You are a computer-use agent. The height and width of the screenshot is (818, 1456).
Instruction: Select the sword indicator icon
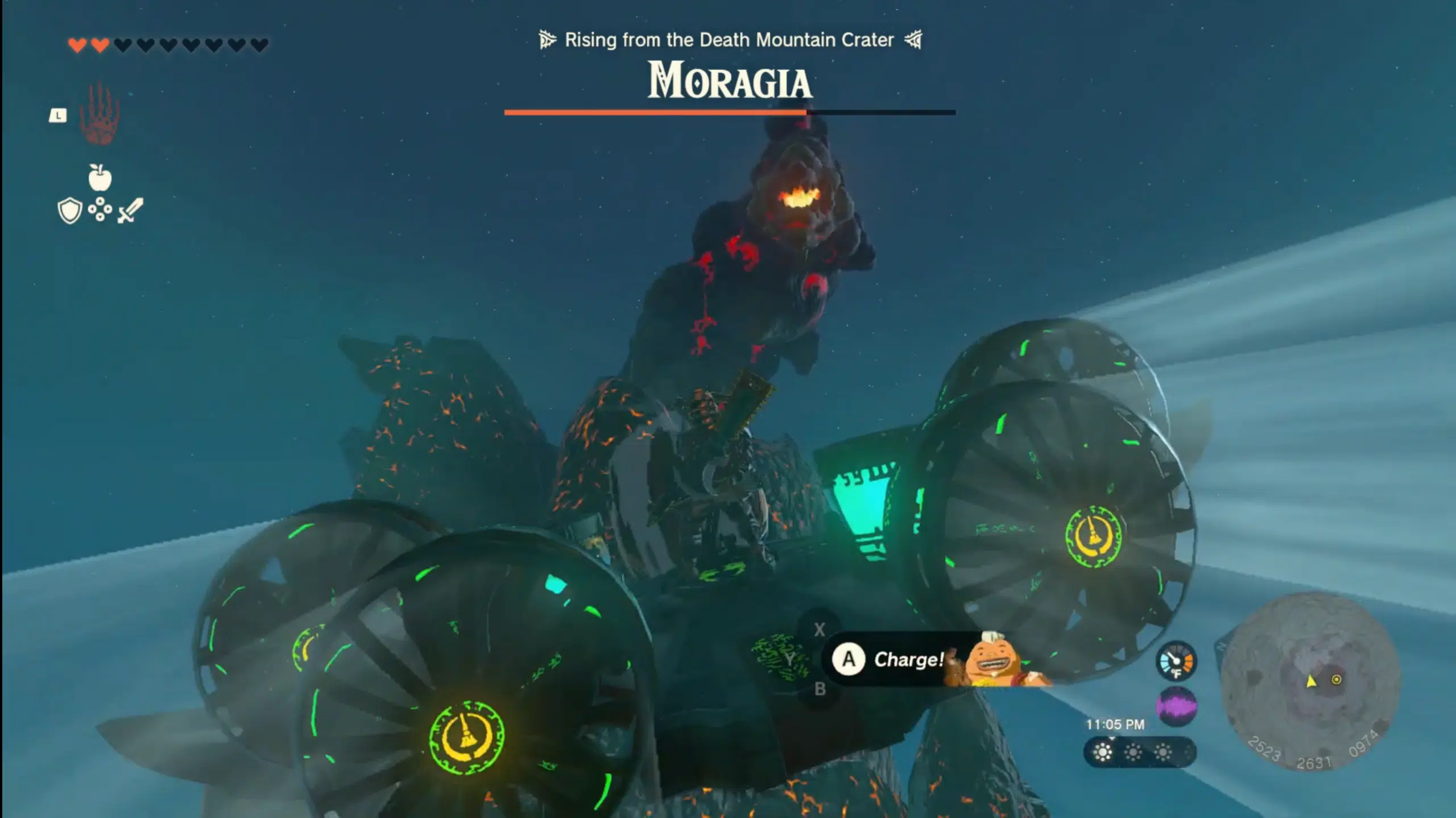click(130, 210)
